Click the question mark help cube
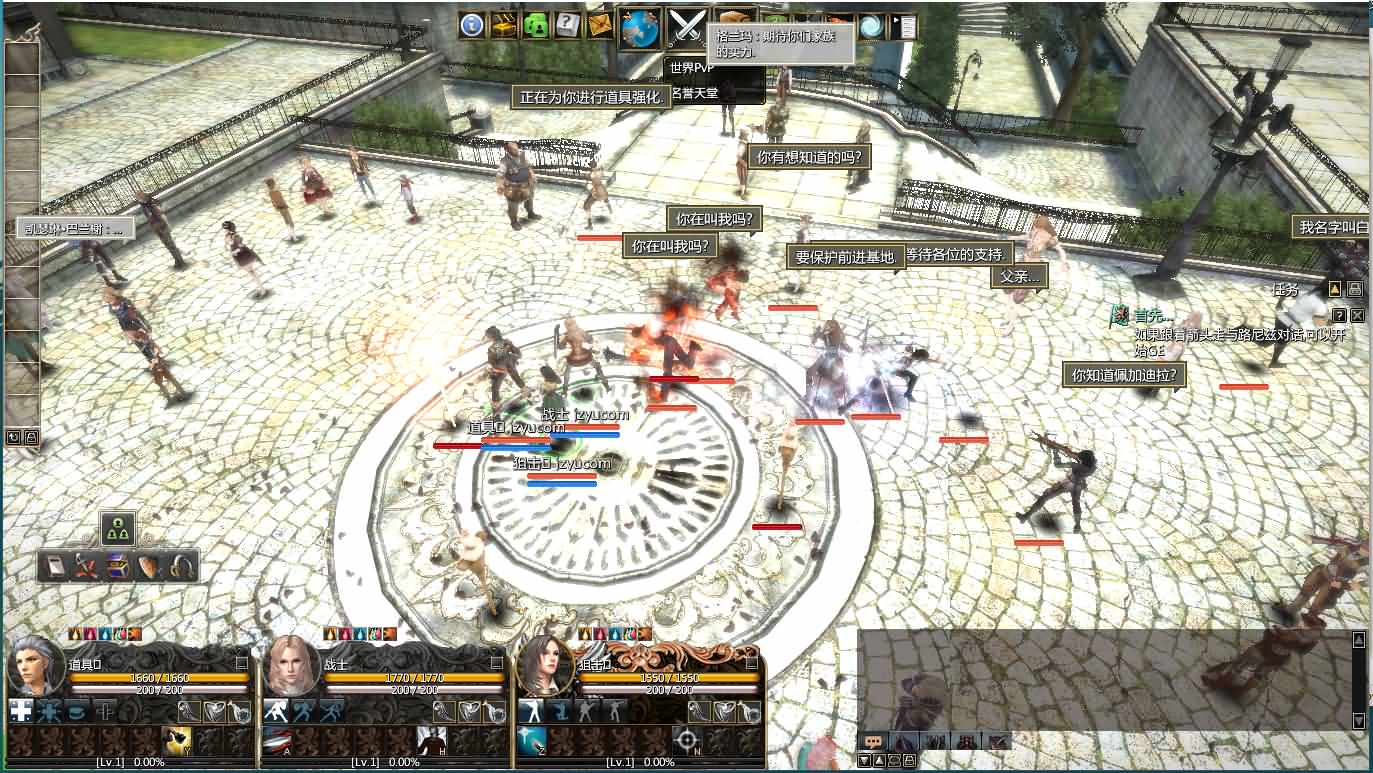This screenshot has height=773, width=1373. (x=568, y=25)
